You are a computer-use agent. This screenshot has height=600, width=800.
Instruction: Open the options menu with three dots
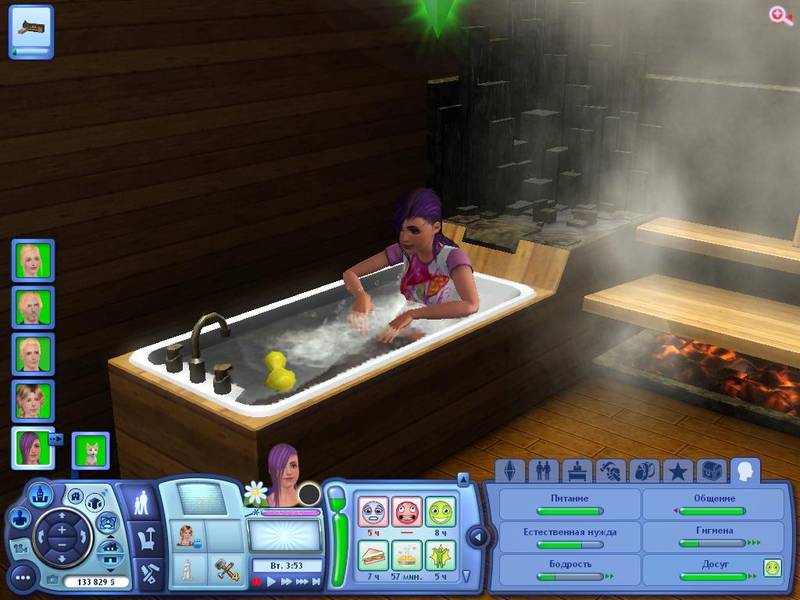(x=22, y=578)
